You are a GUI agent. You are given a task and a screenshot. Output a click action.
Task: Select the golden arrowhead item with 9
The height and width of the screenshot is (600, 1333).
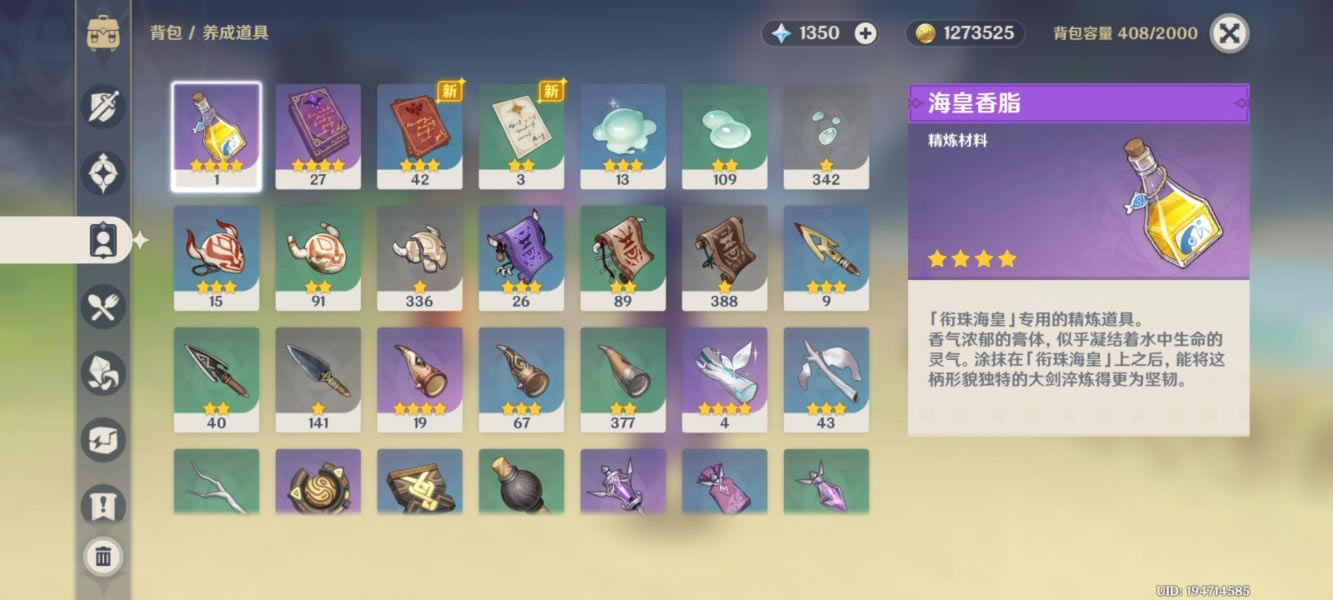pos(826,258)
